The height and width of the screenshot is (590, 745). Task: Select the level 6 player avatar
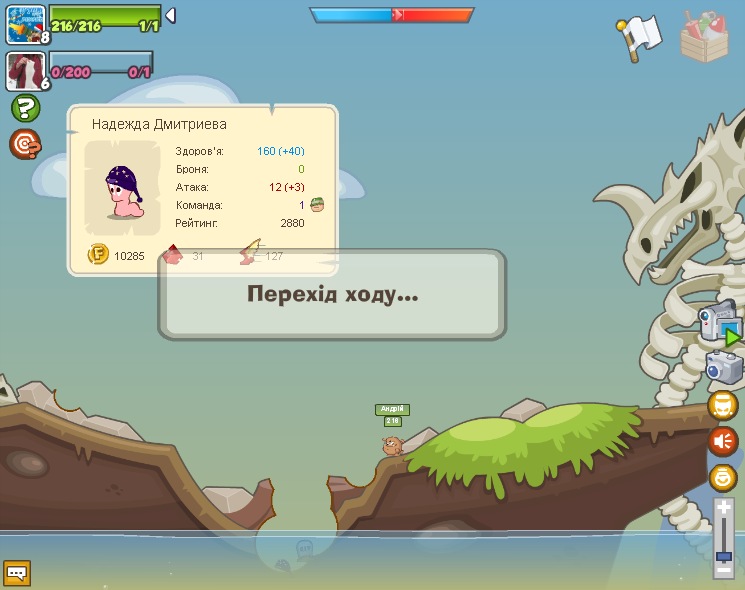click(x=26, y=70)
